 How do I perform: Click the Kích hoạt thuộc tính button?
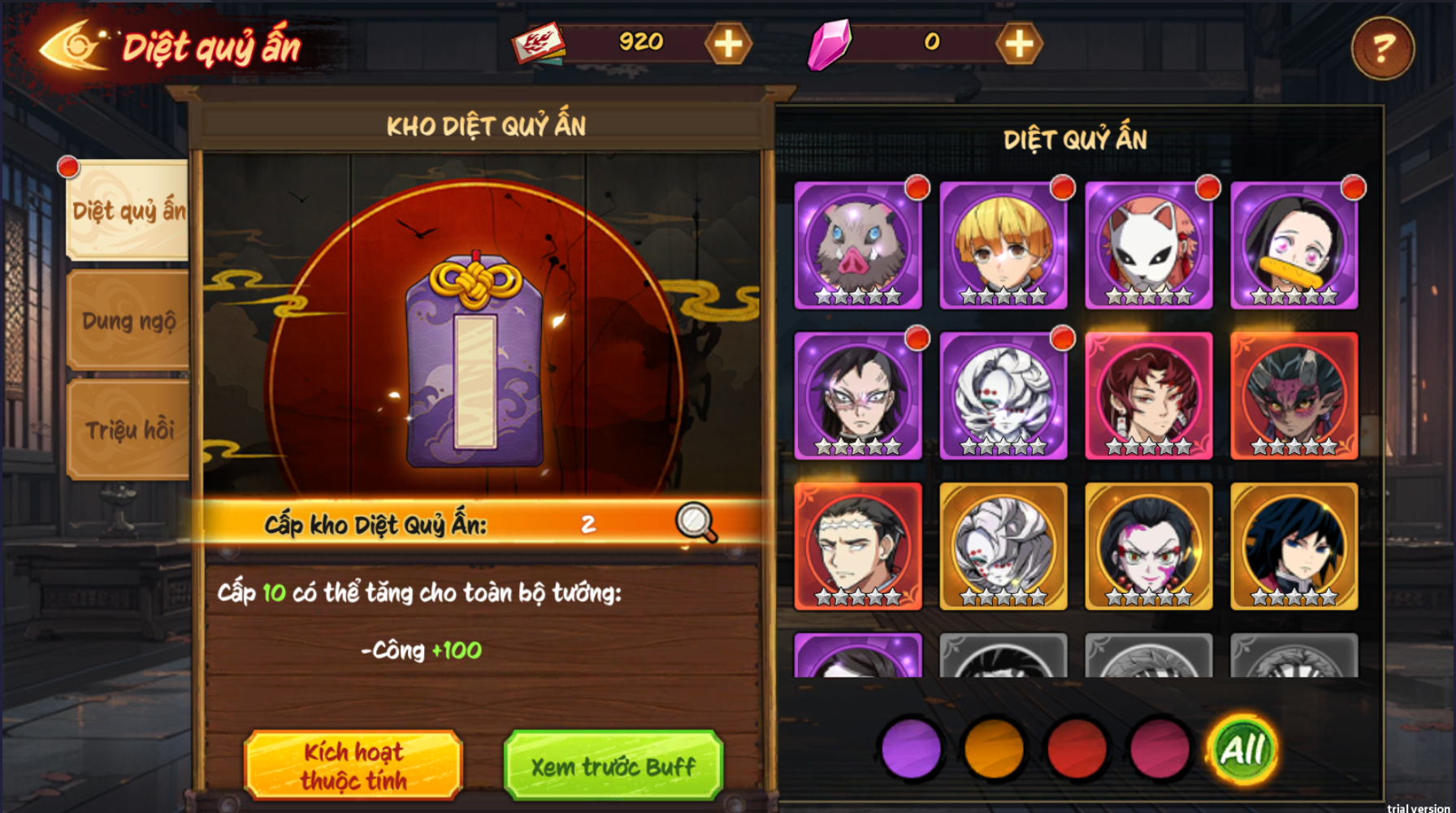353,765
